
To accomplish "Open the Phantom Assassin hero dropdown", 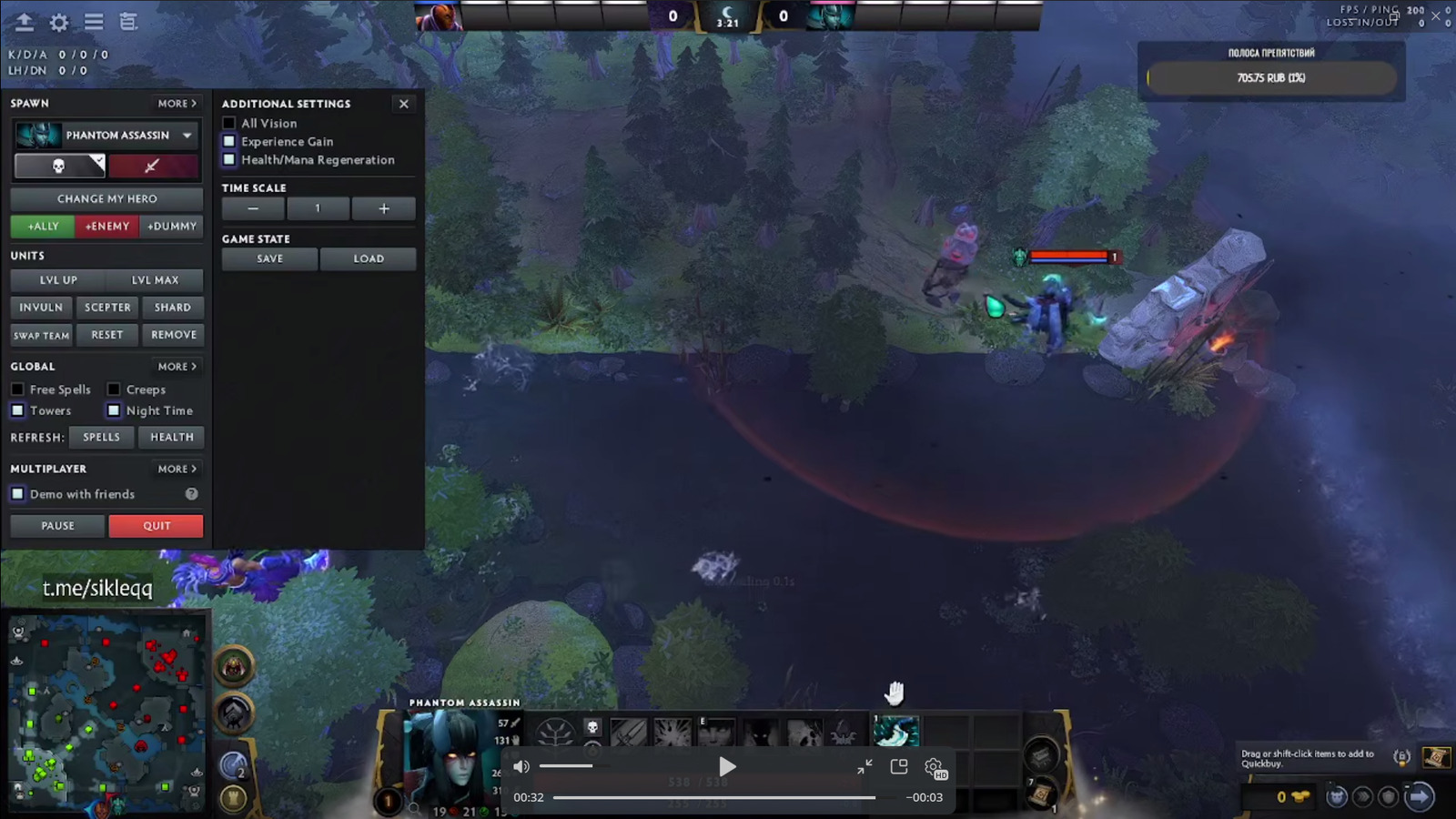I will pyautogui.click(x=187, y=136).
